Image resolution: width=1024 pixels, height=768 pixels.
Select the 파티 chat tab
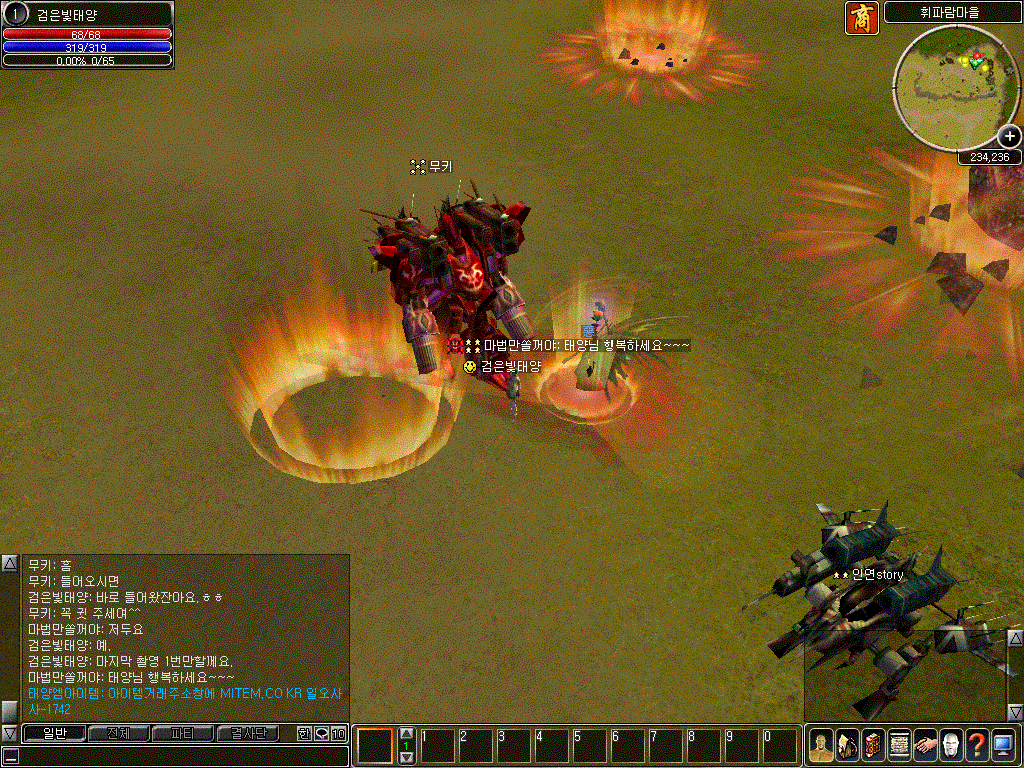click(183, 733)
